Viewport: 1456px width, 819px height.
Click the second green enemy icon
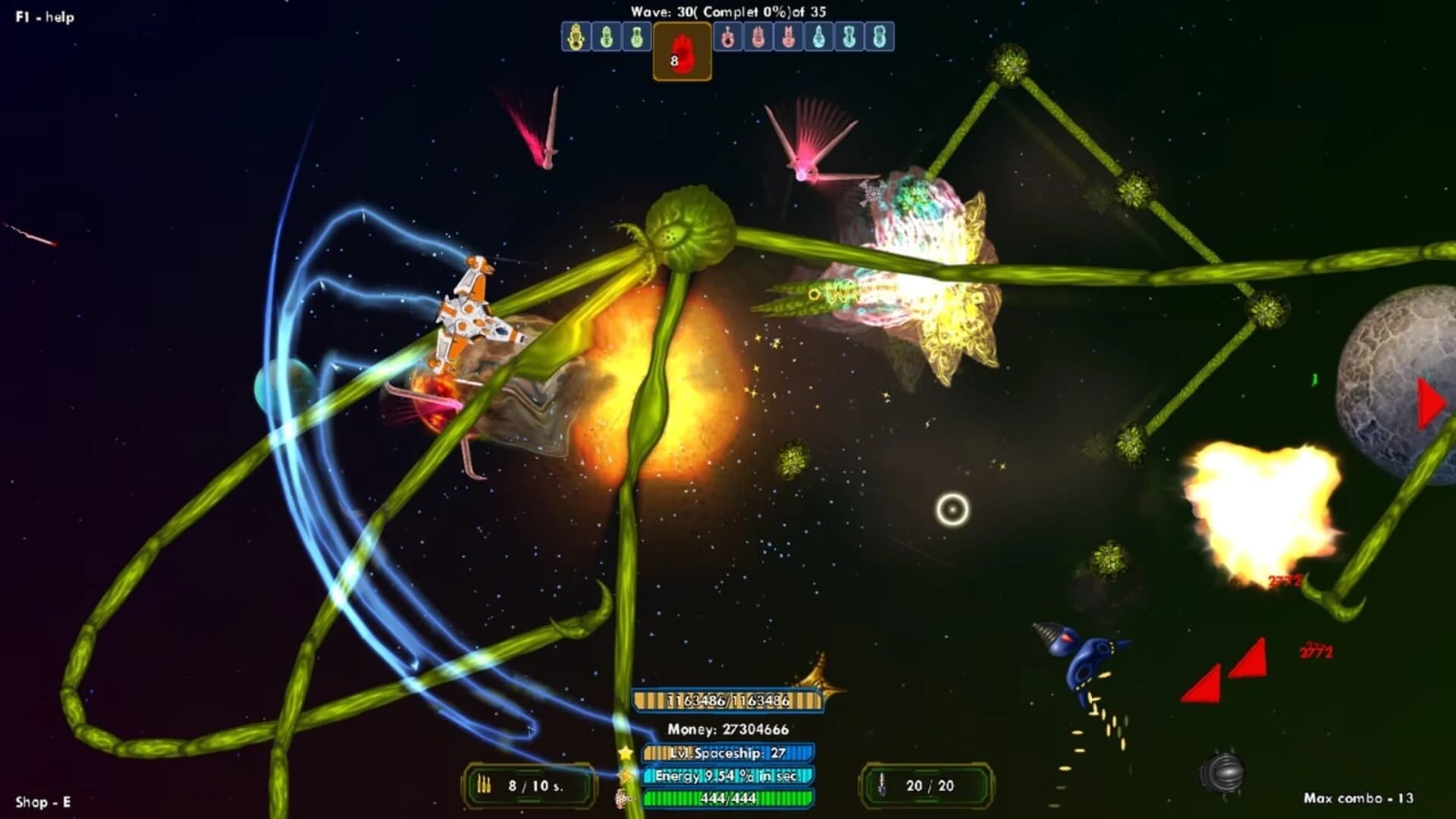coord(636,36)
